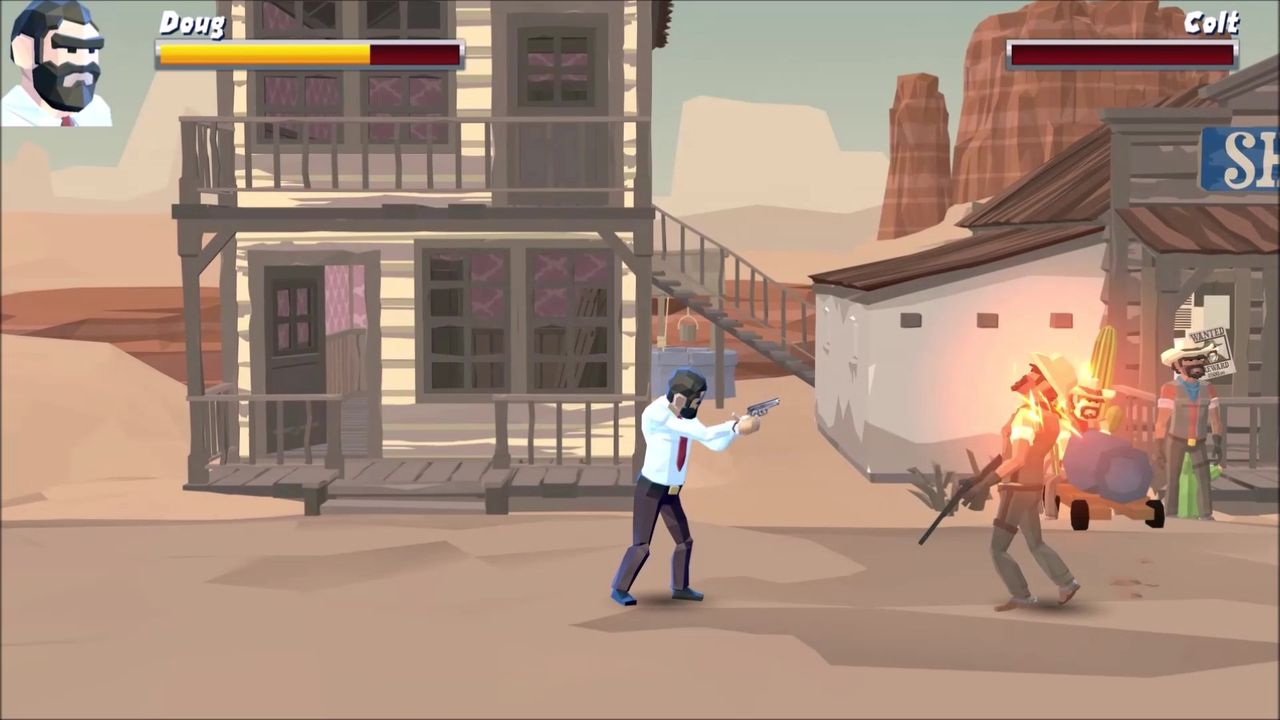
Task: Click the Doug name label
Action: point(193,24)
